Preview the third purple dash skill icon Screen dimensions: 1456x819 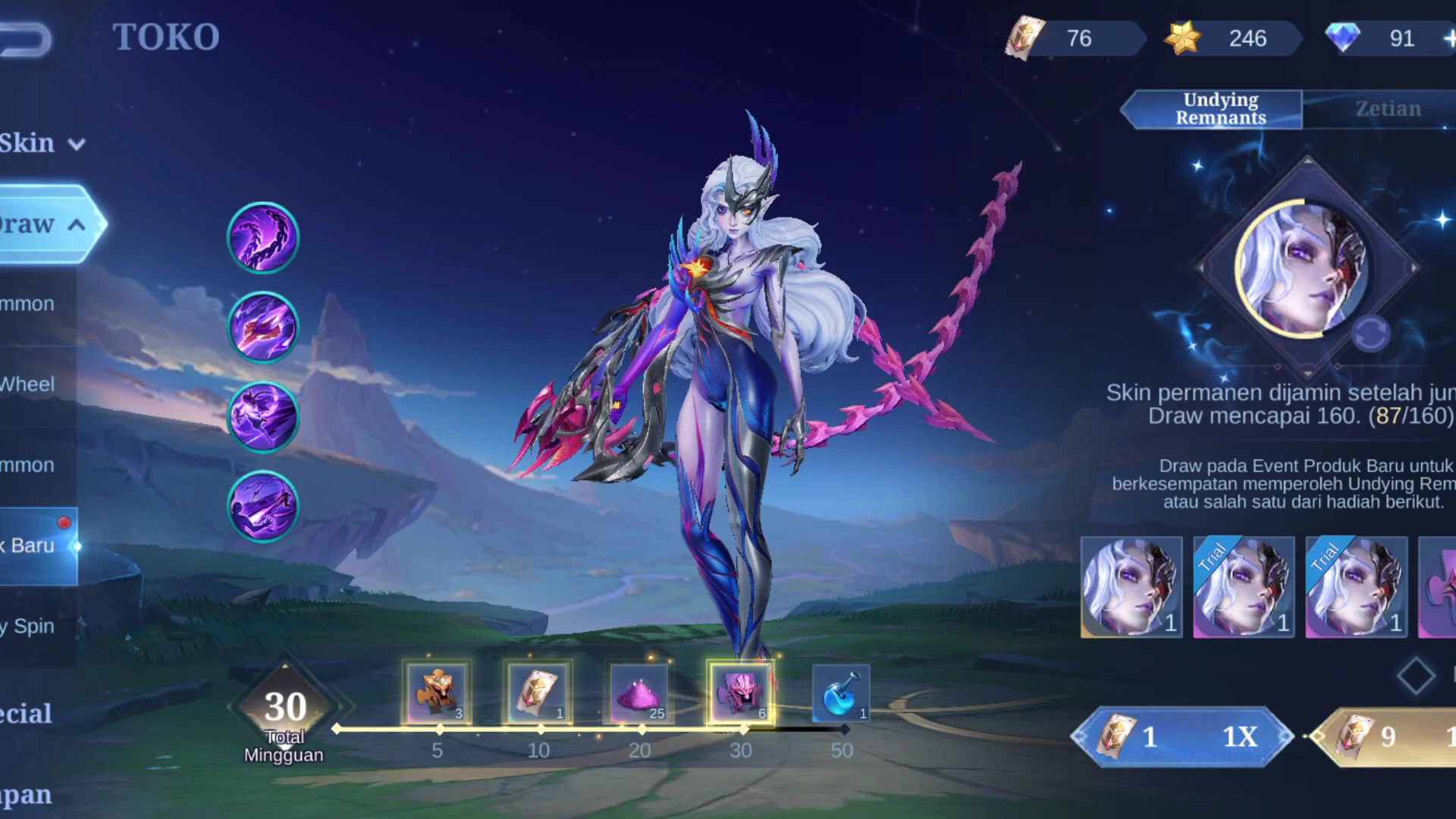click(x=263, y=416)
